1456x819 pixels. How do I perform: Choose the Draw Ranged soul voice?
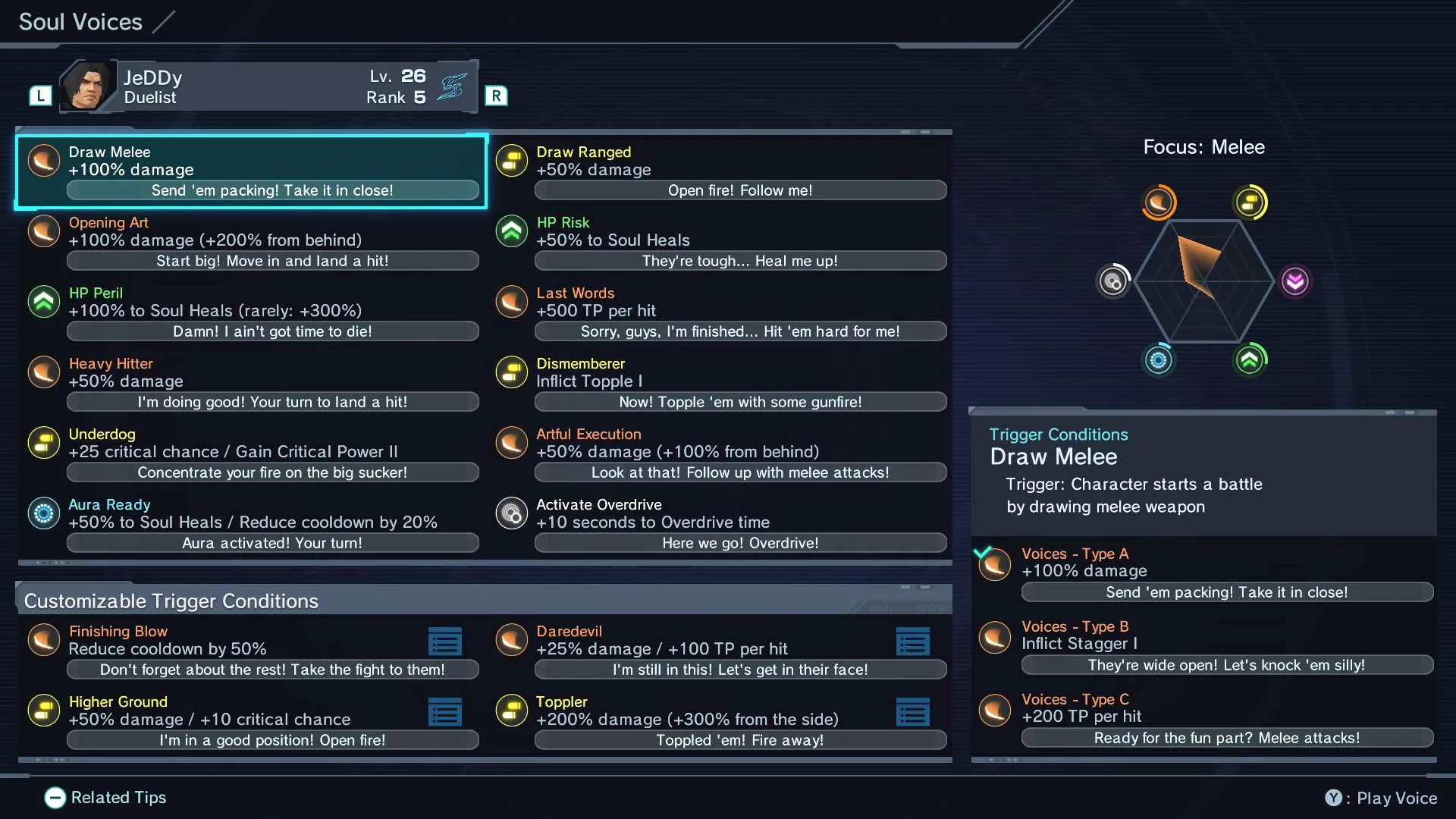coord(720,171)
